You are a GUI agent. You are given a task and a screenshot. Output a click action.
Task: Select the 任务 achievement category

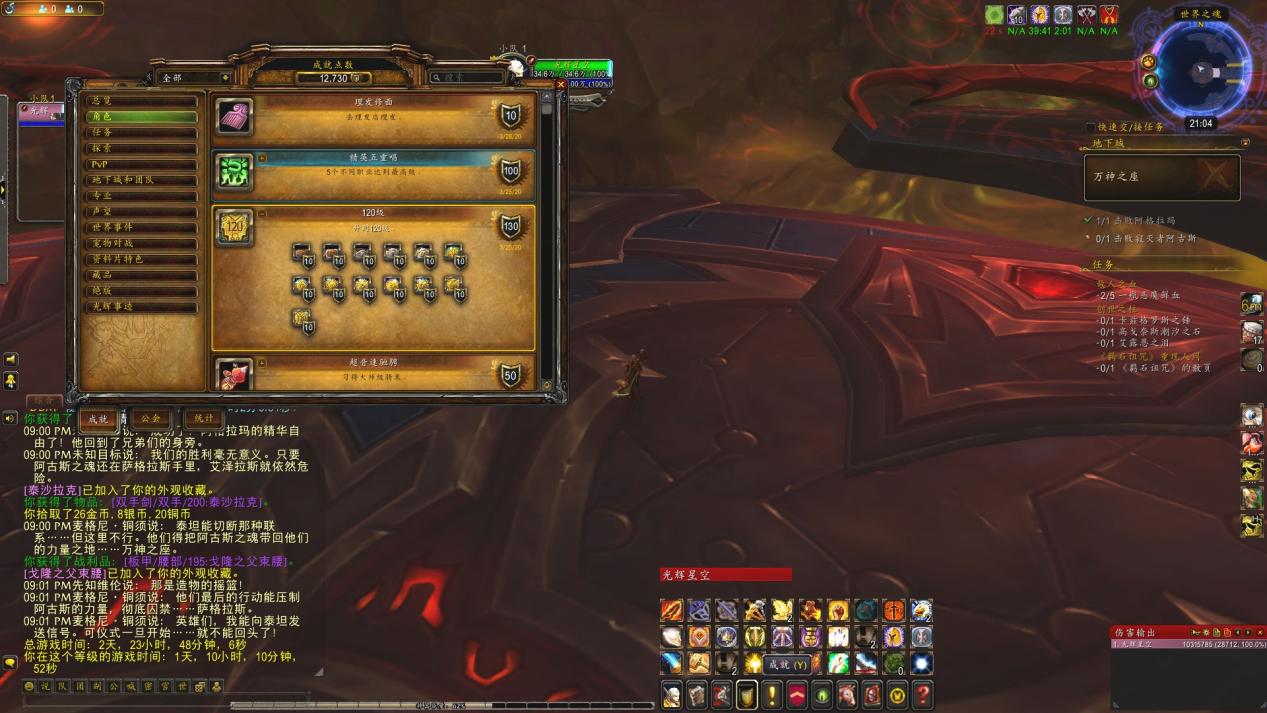click(139, 132)
